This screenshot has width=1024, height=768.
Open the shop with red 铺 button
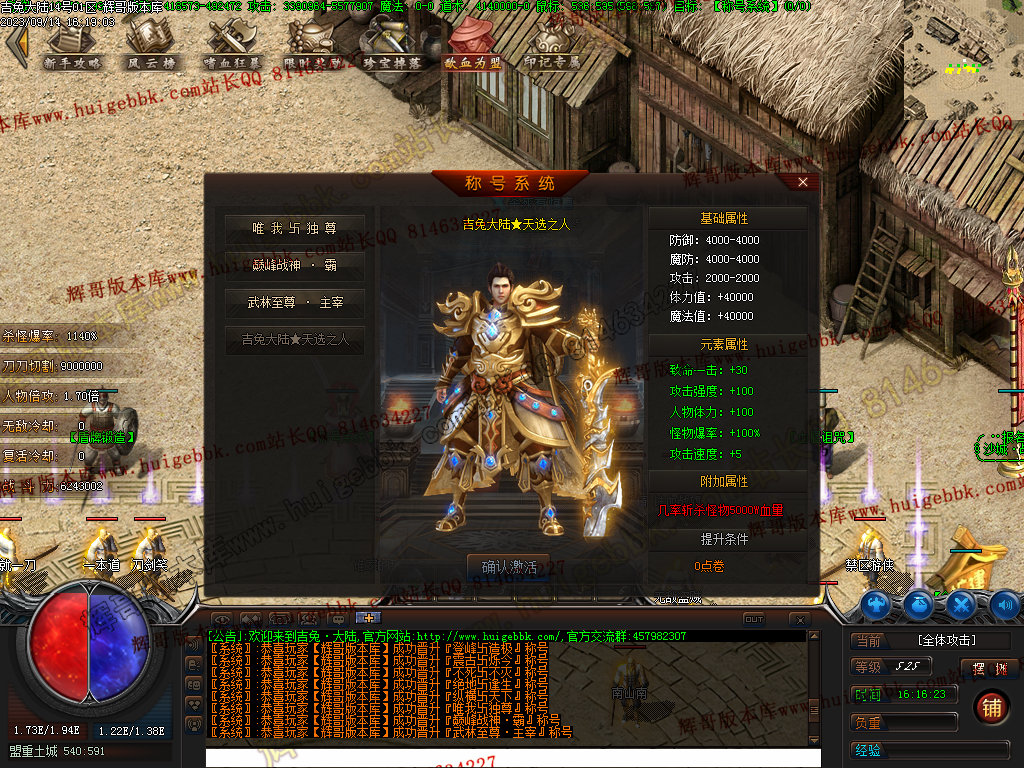click(x=991, y=707)
